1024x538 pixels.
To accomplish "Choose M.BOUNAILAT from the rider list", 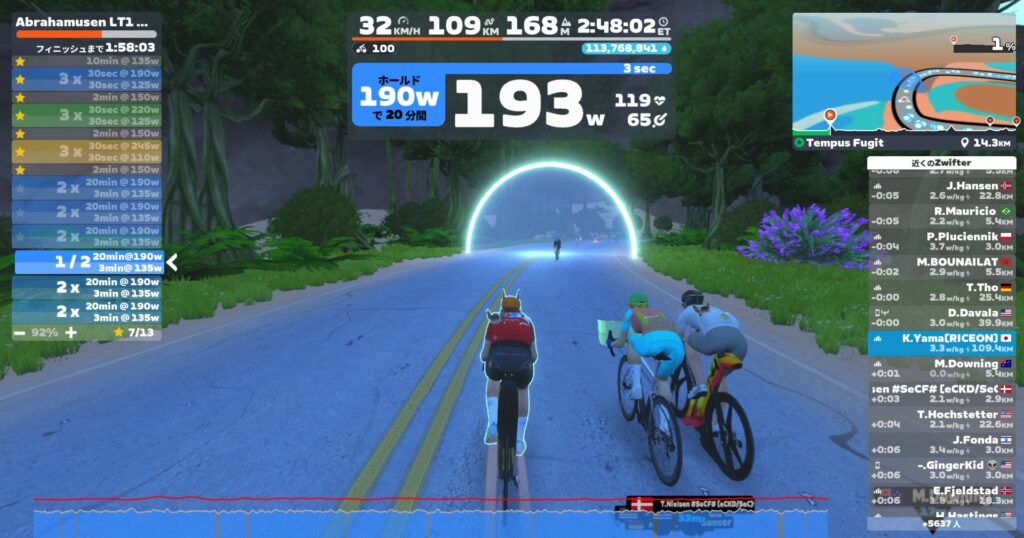I will click(x=940, y=265).
